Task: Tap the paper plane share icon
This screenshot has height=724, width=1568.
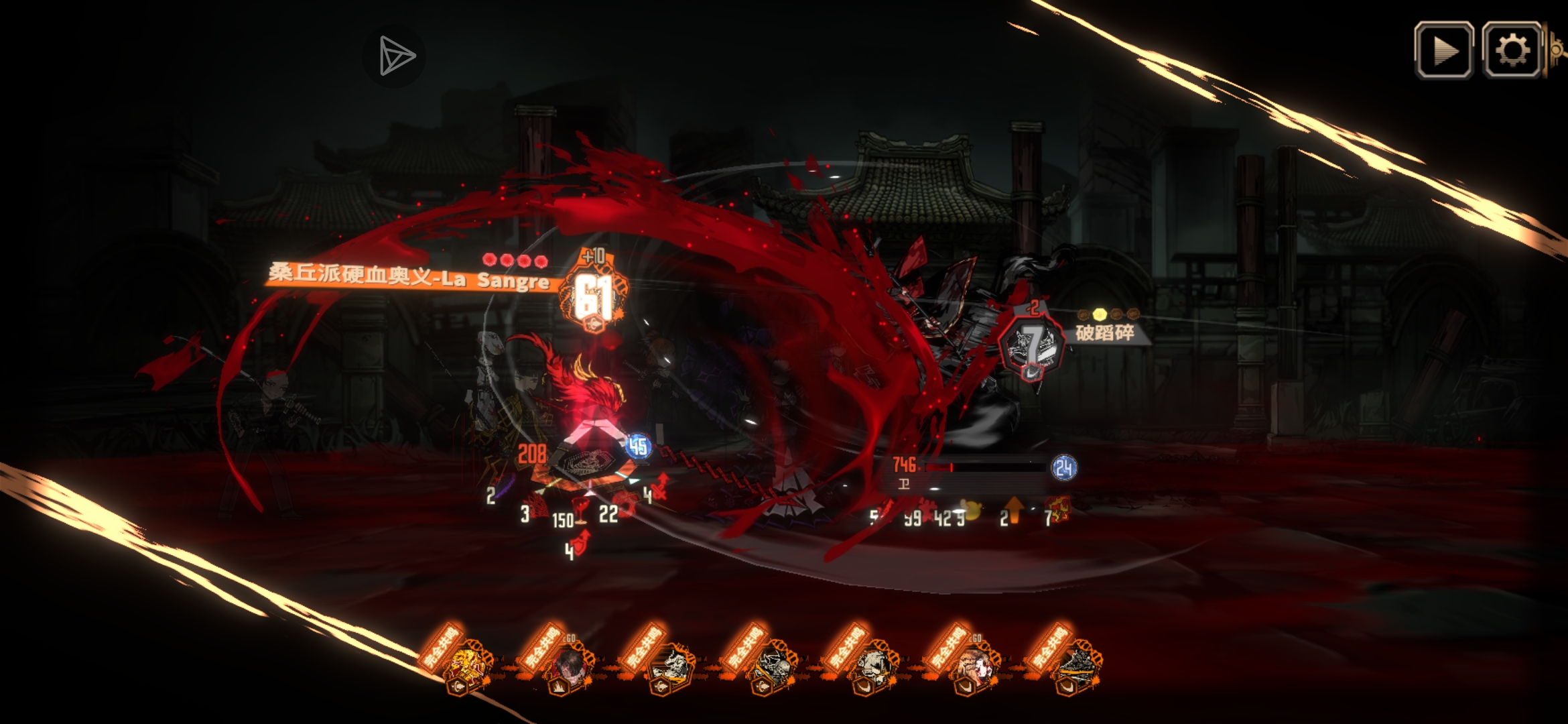Action: point(395,56)
